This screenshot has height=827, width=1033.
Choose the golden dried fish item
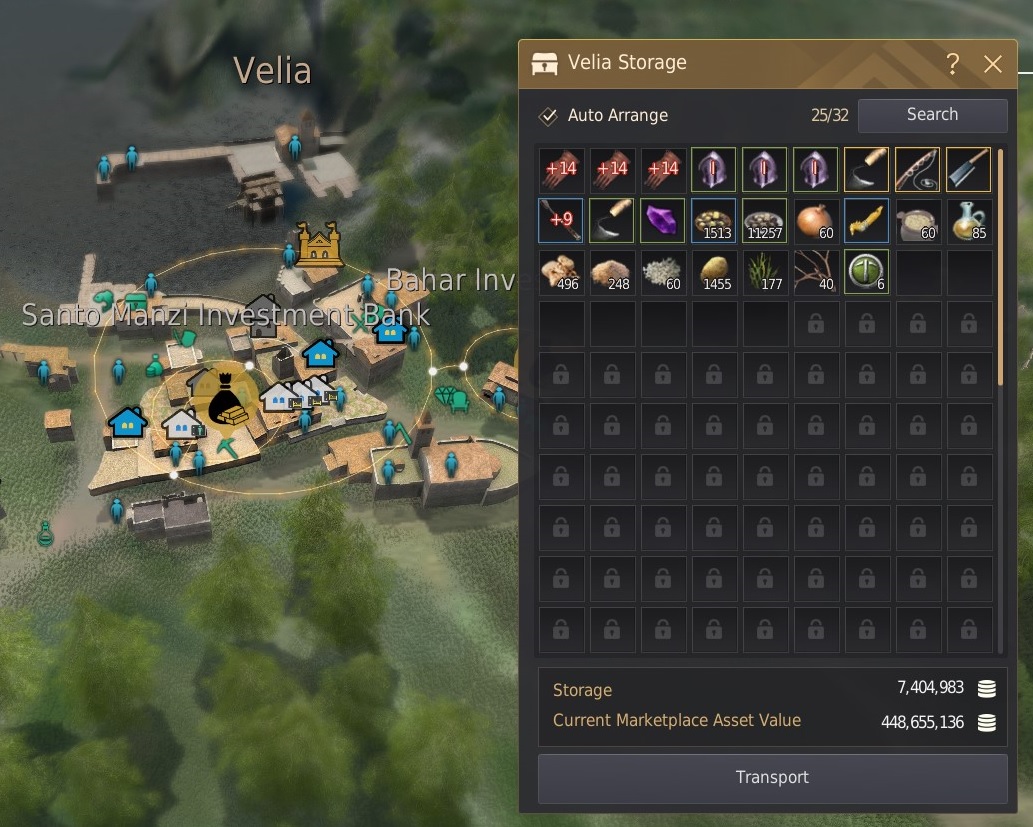pos(866,221)
